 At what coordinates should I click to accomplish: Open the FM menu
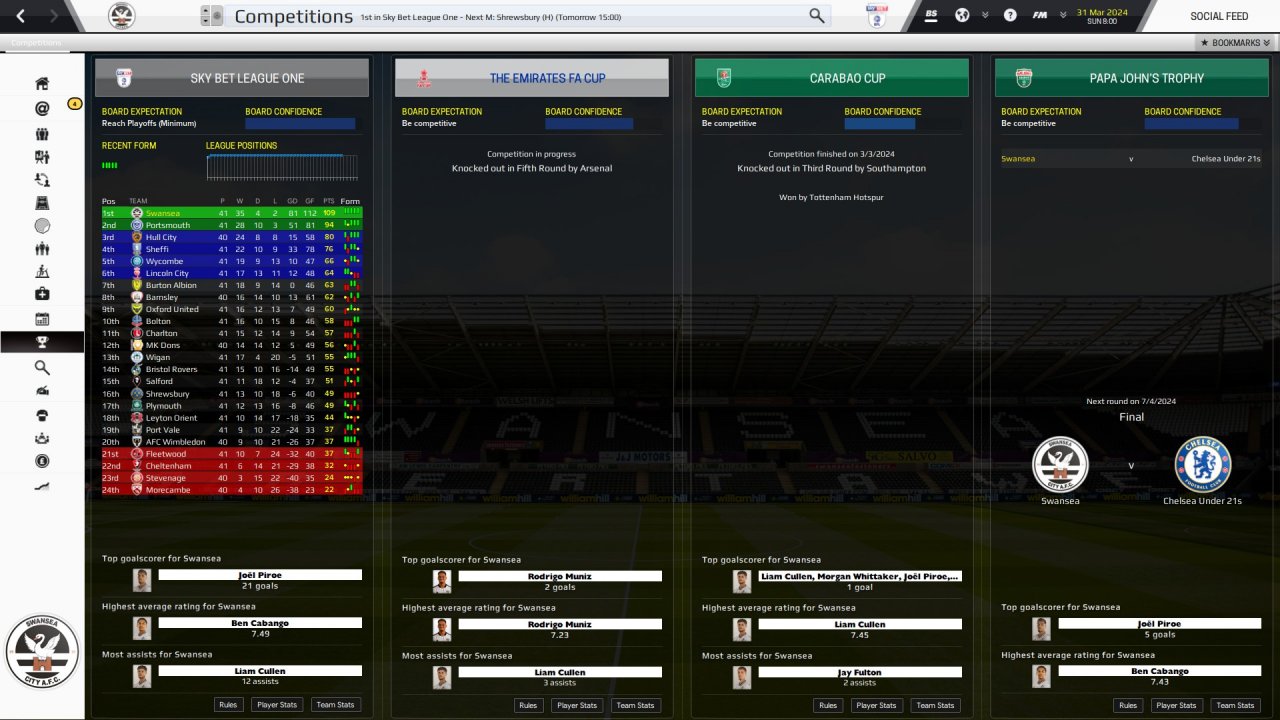[1040, 15]
